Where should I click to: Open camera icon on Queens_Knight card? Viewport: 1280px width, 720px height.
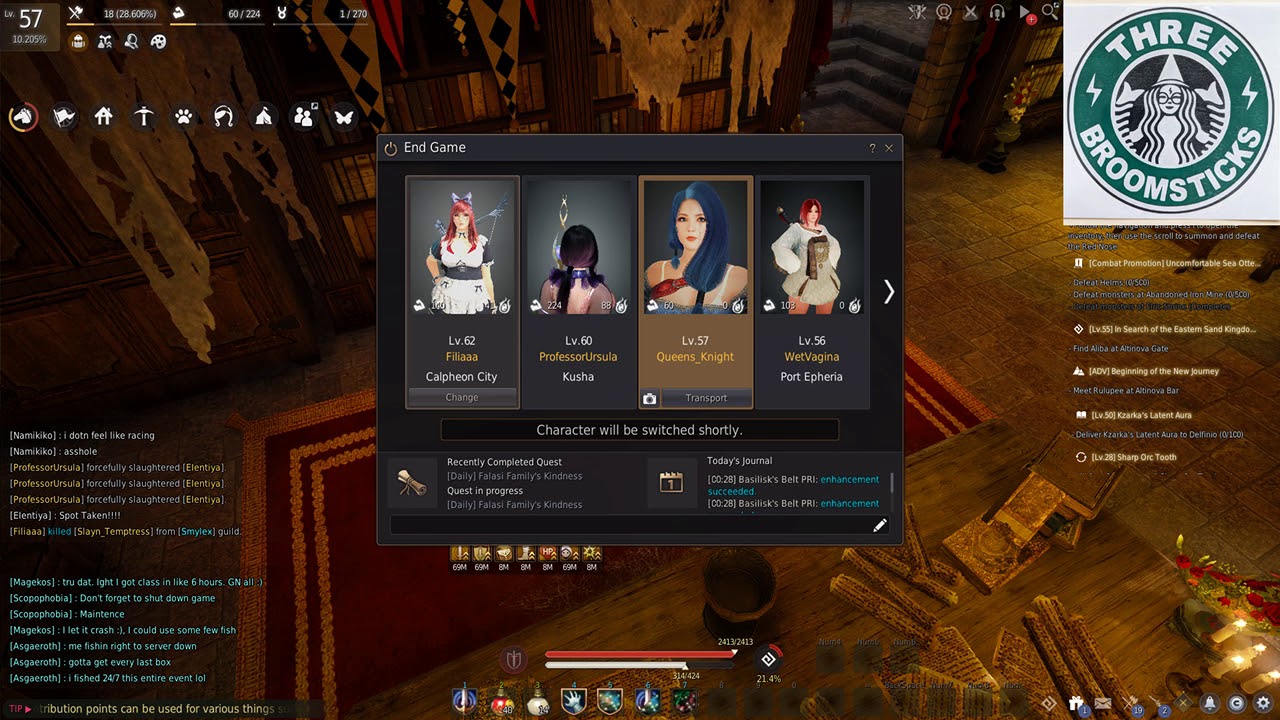[x=650, y=398]
